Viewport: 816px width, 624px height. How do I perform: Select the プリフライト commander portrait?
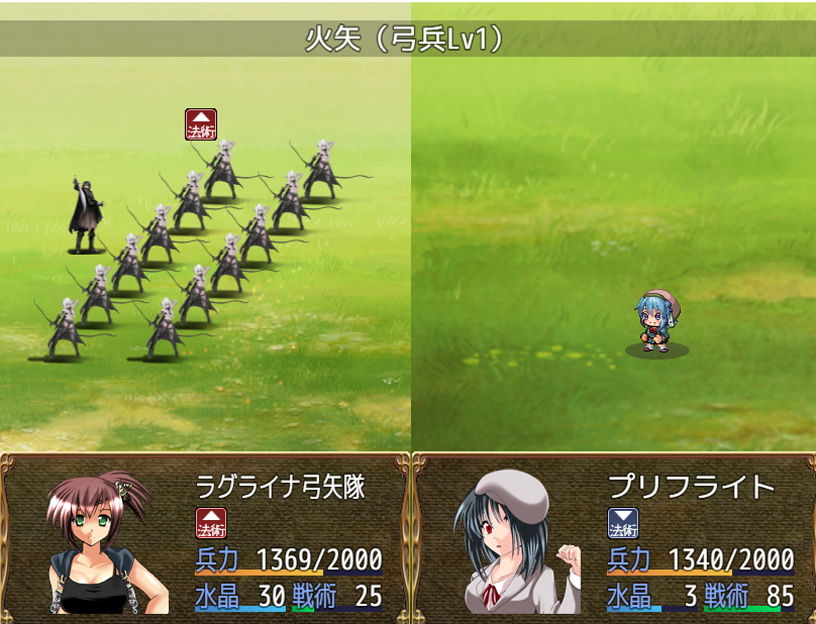coord(510,540)
